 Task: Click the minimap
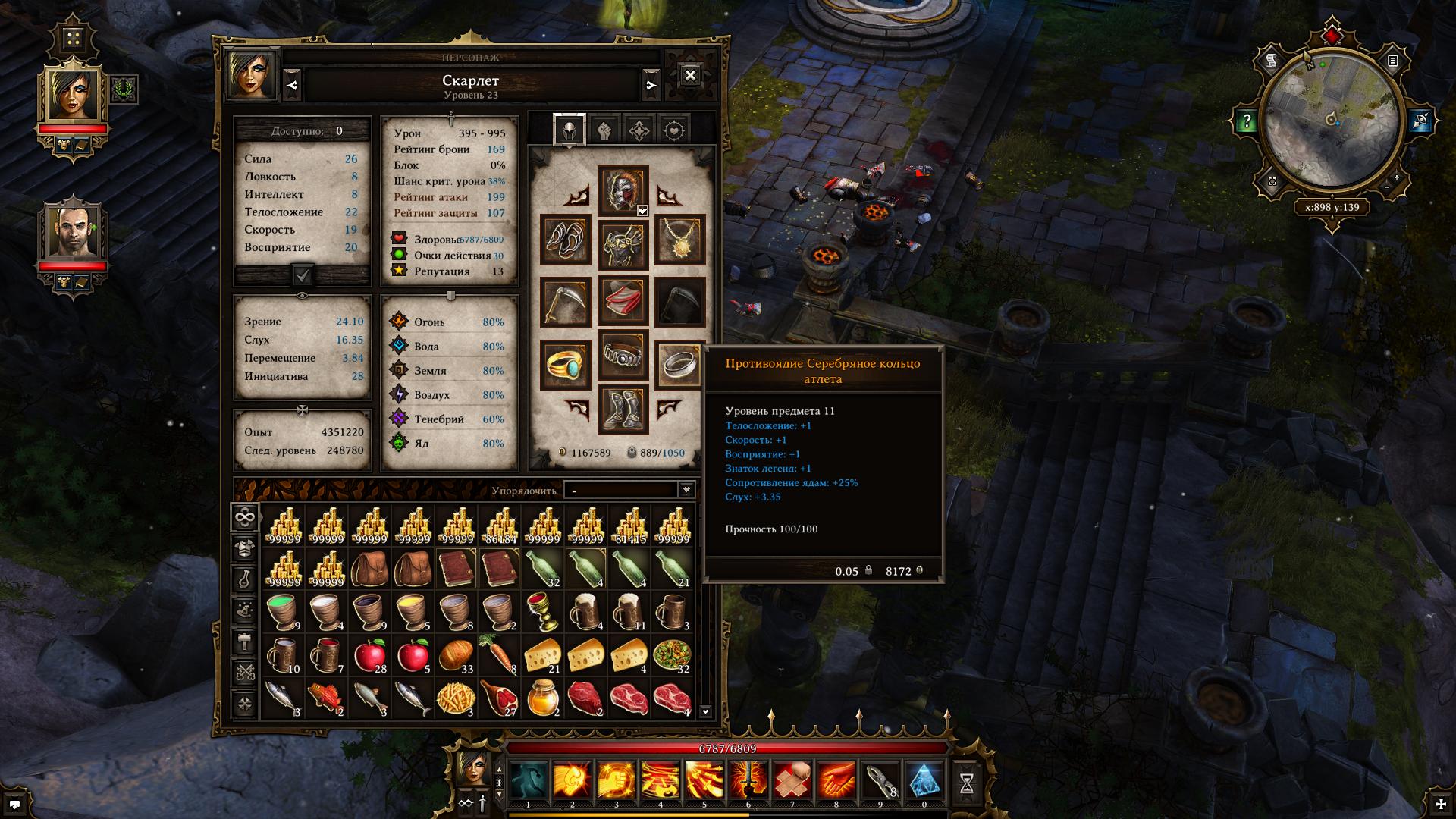pos(1332,121)
